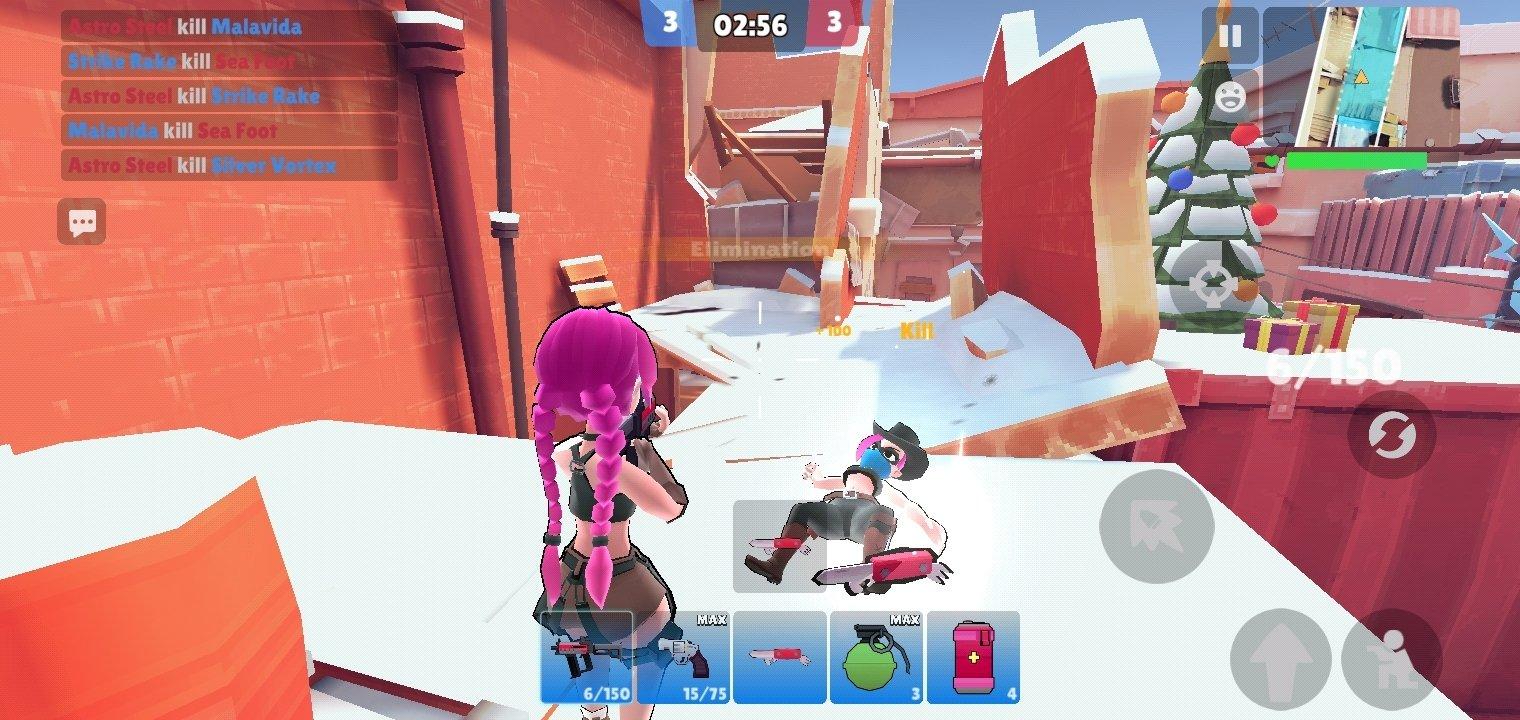Viewport: 1520px width, 720px height.
Task: Crouch using the kneeling figure button
Action: [1392, 659]
